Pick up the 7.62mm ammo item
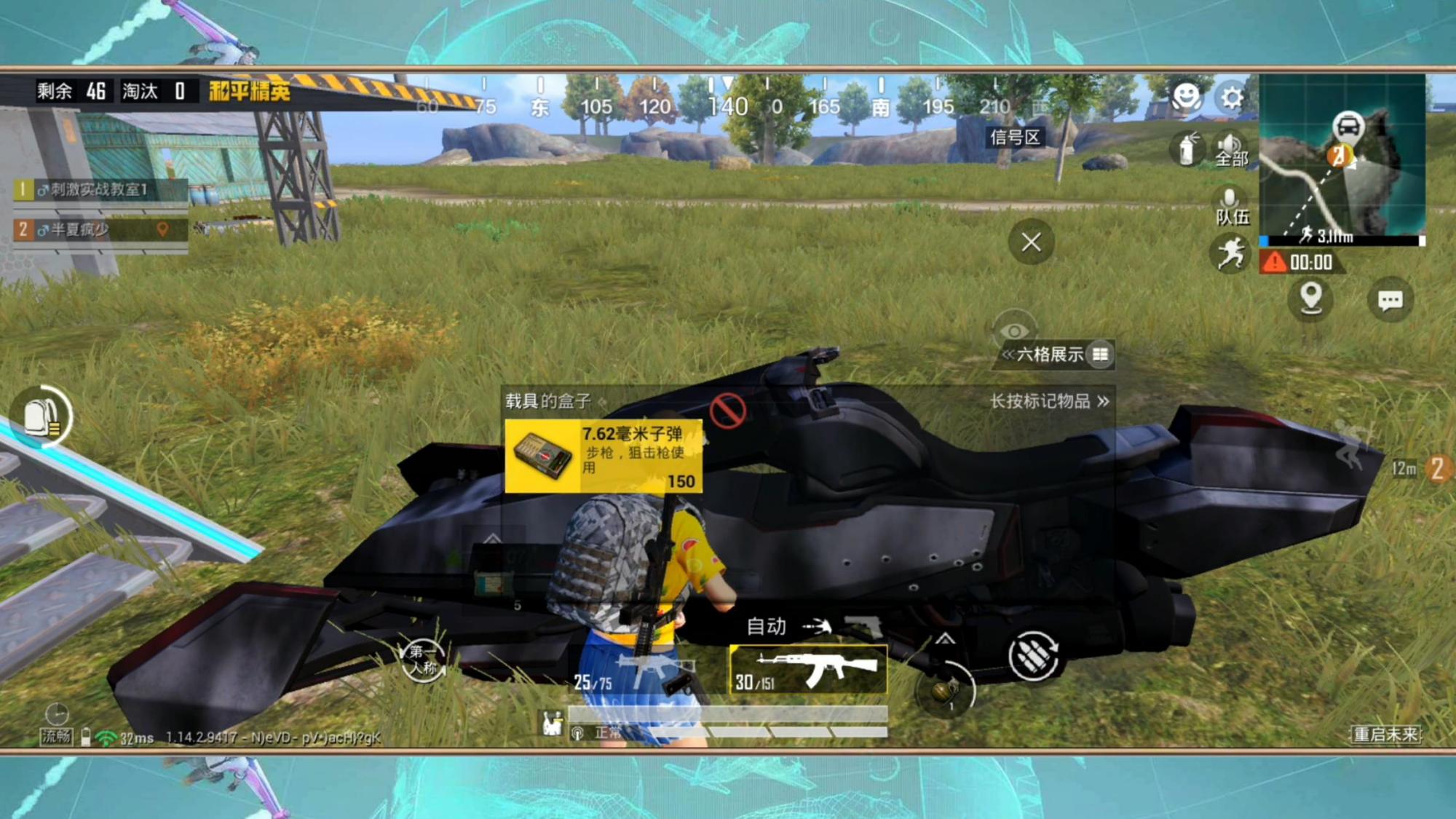 pyautogui.click(x=604, y=456)
